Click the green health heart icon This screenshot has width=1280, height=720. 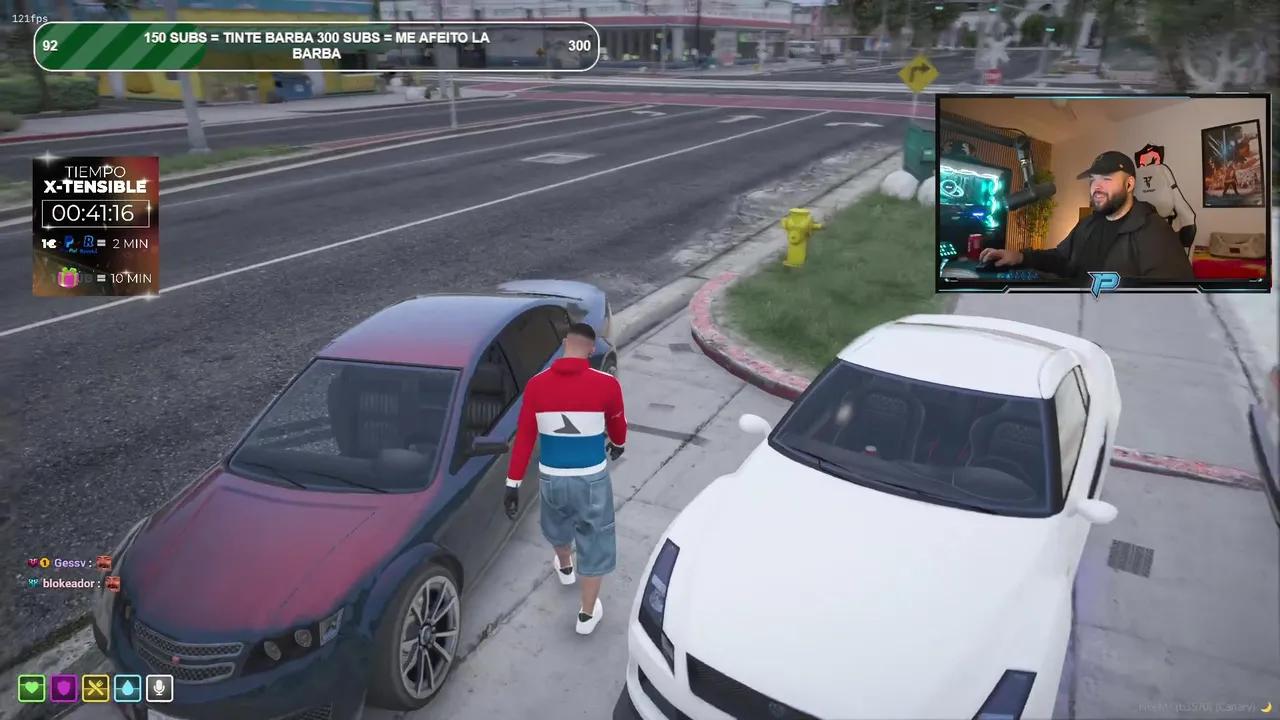click(x=31, y=688)
